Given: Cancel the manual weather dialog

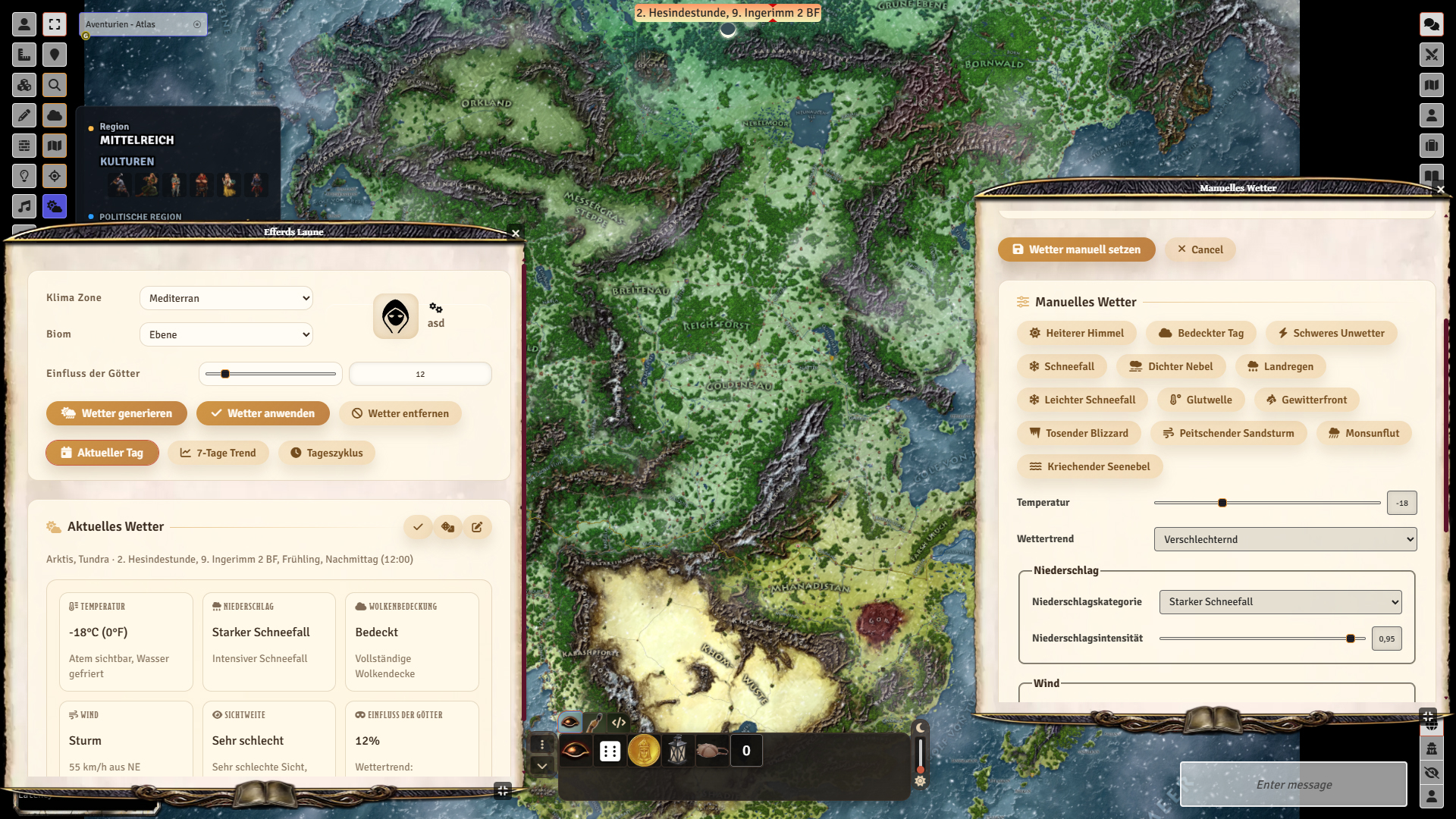Looking at the screenshot, I should point(1200,249).
